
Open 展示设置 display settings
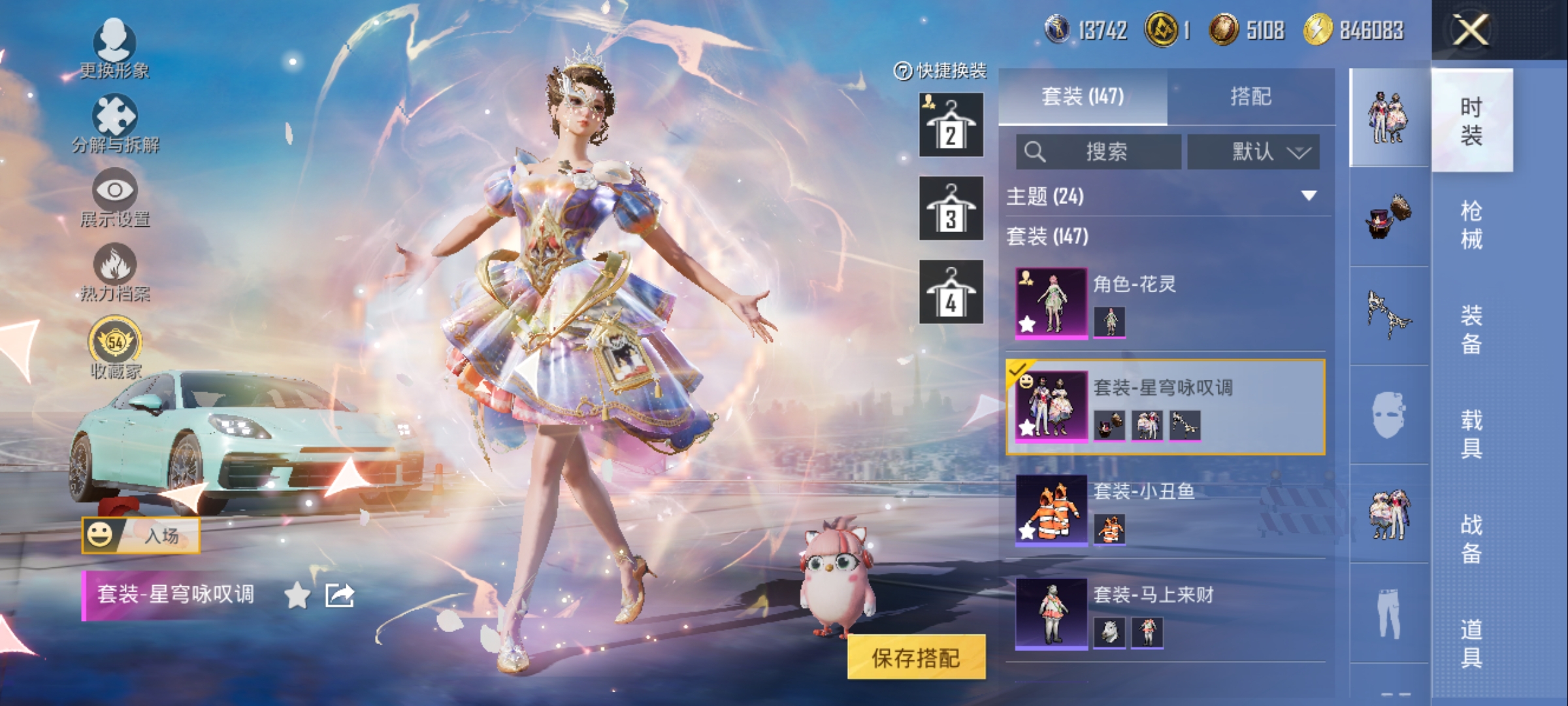pos(115,196)
